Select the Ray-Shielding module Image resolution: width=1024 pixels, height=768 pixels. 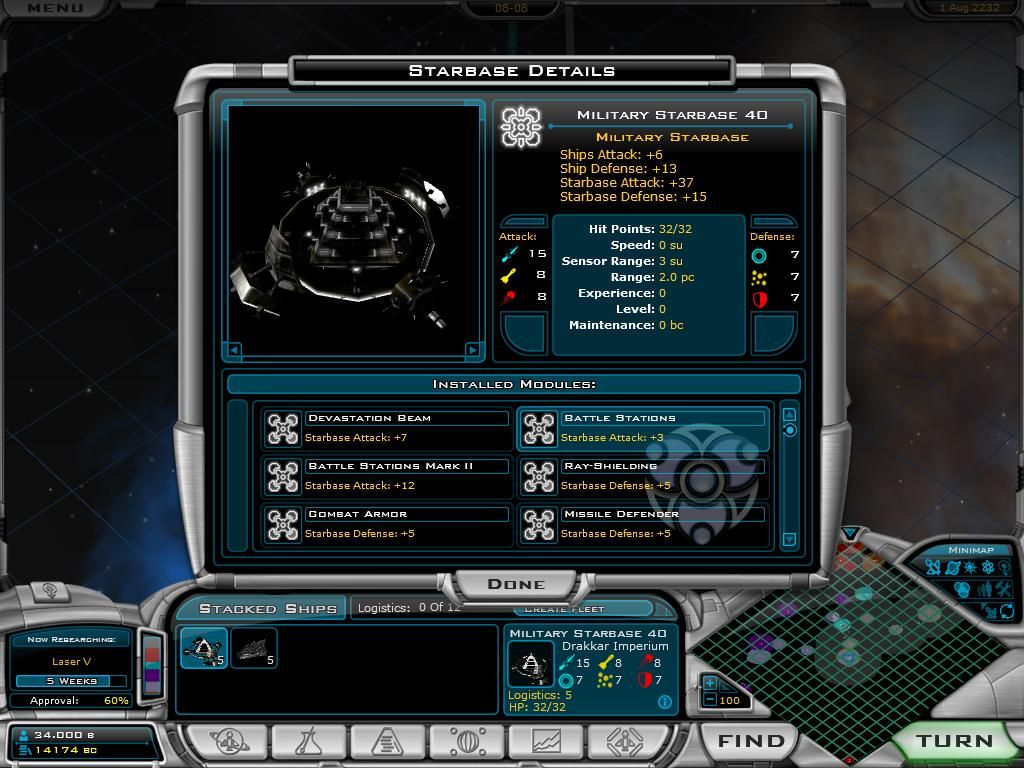pos(642,476)
